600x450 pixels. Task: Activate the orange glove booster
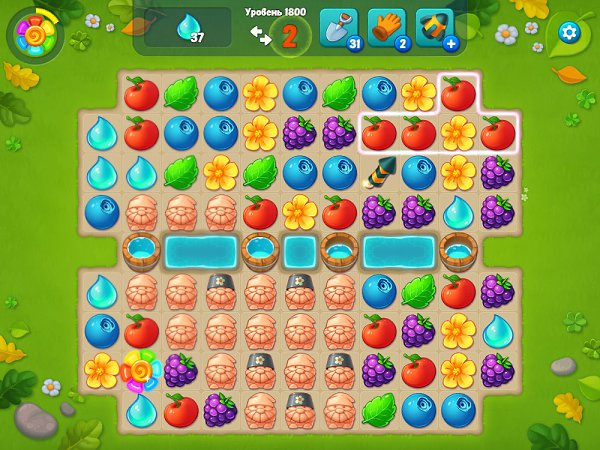pos(386,27)
